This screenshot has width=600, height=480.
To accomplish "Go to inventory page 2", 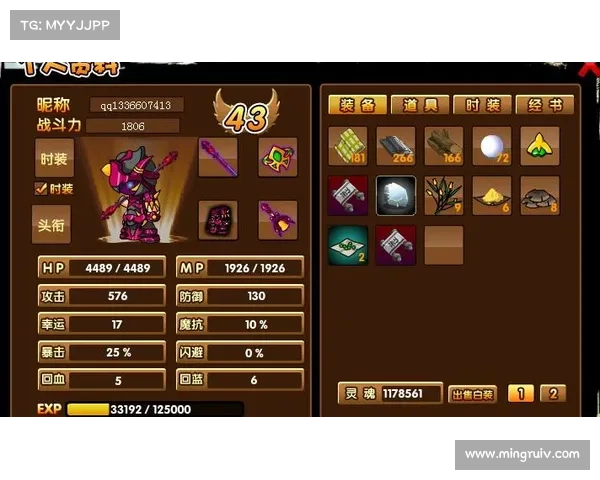I will tap(553, 394).
